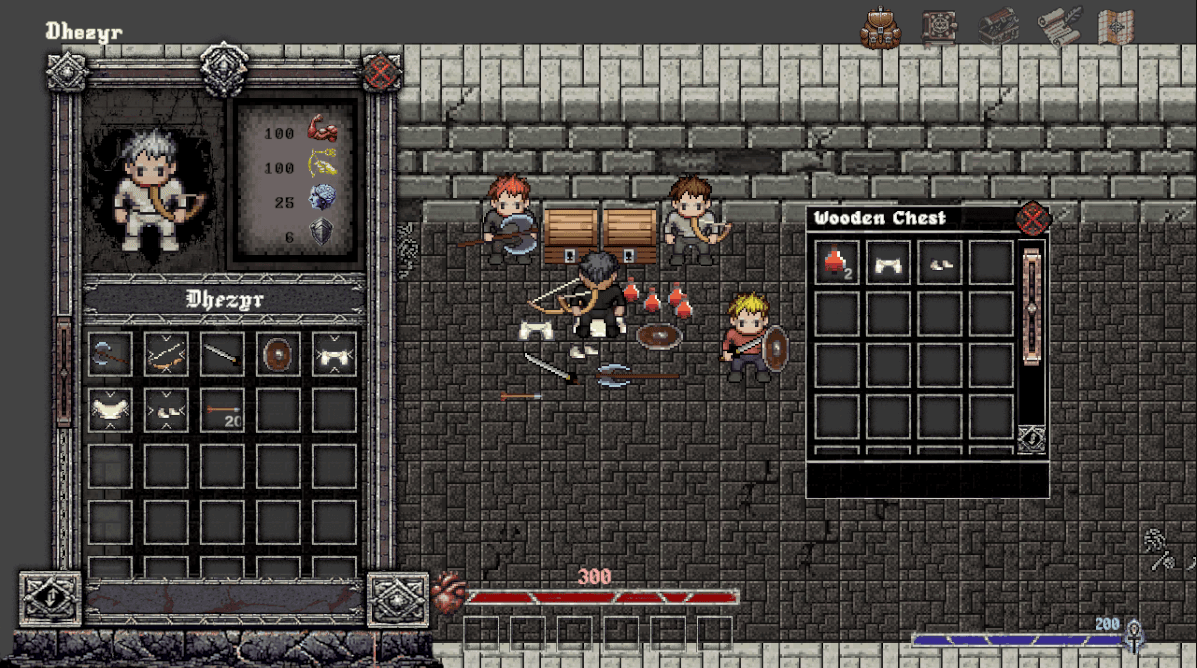Close the Dhezyr character panel
The image size is (1197, 668).
coord(381,73)
